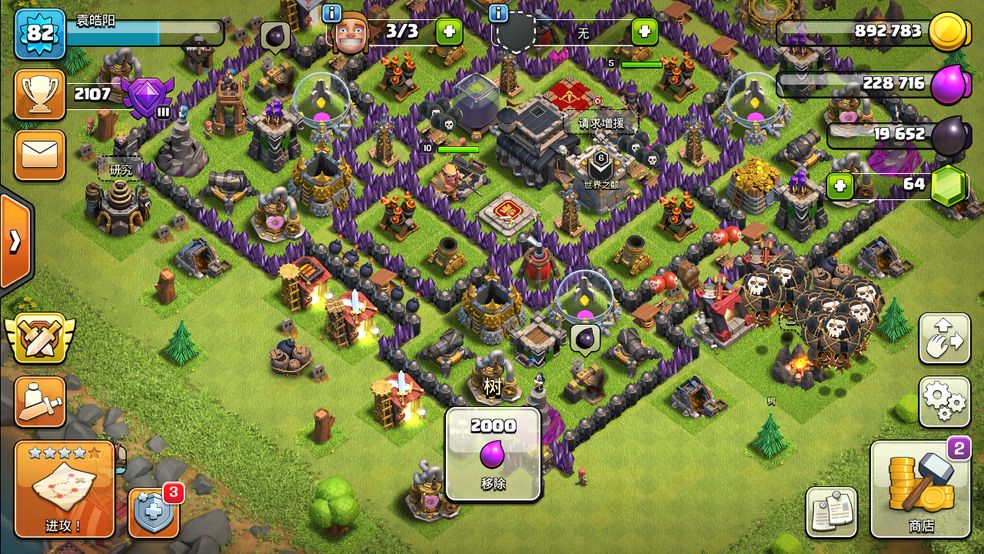984x554 pixels.
Task: Open the trophy leaderboard button
Action: (x=40, y=95)
